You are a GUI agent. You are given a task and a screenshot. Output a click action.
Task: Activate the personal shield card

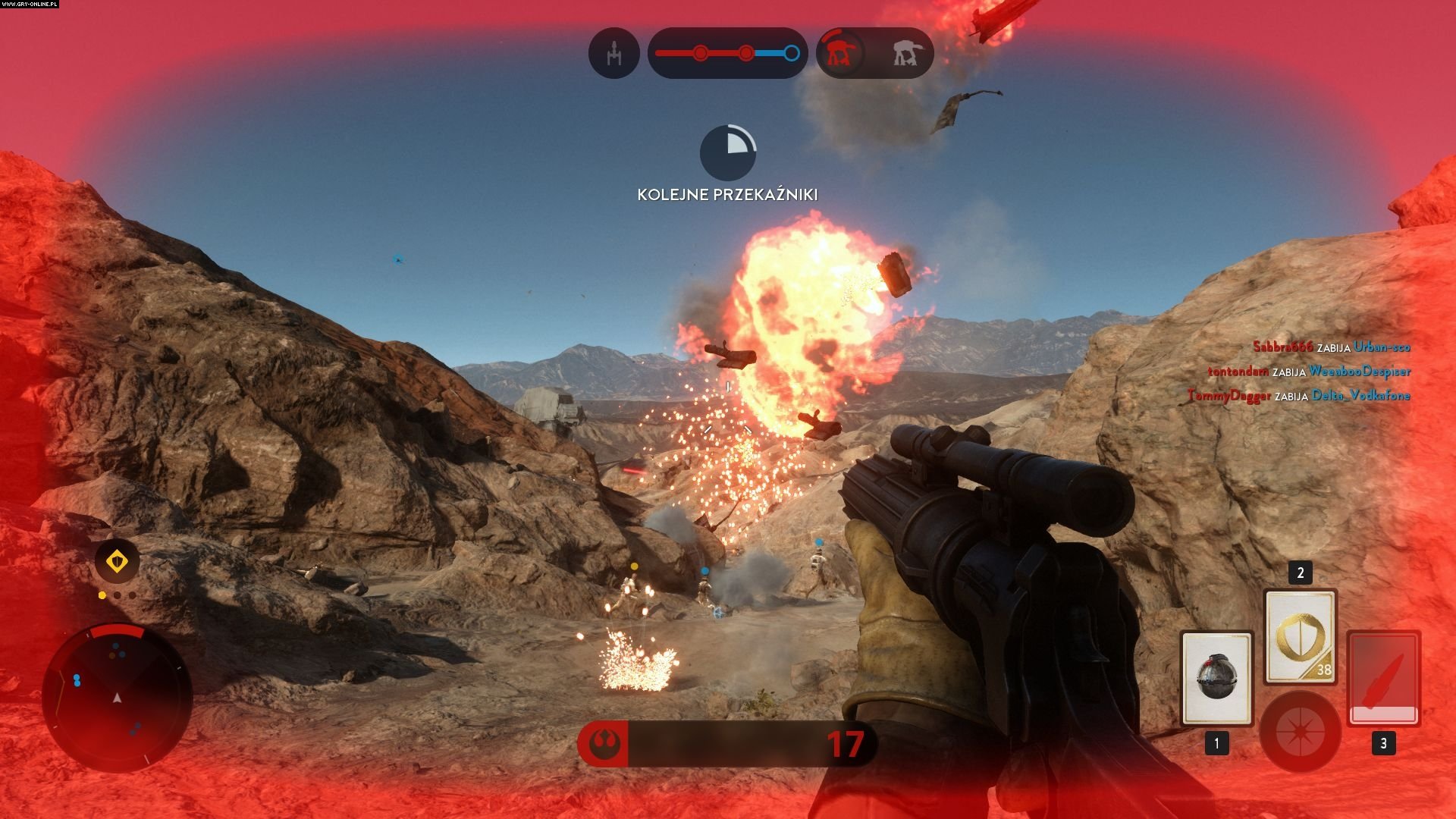tap(1300, 637)
